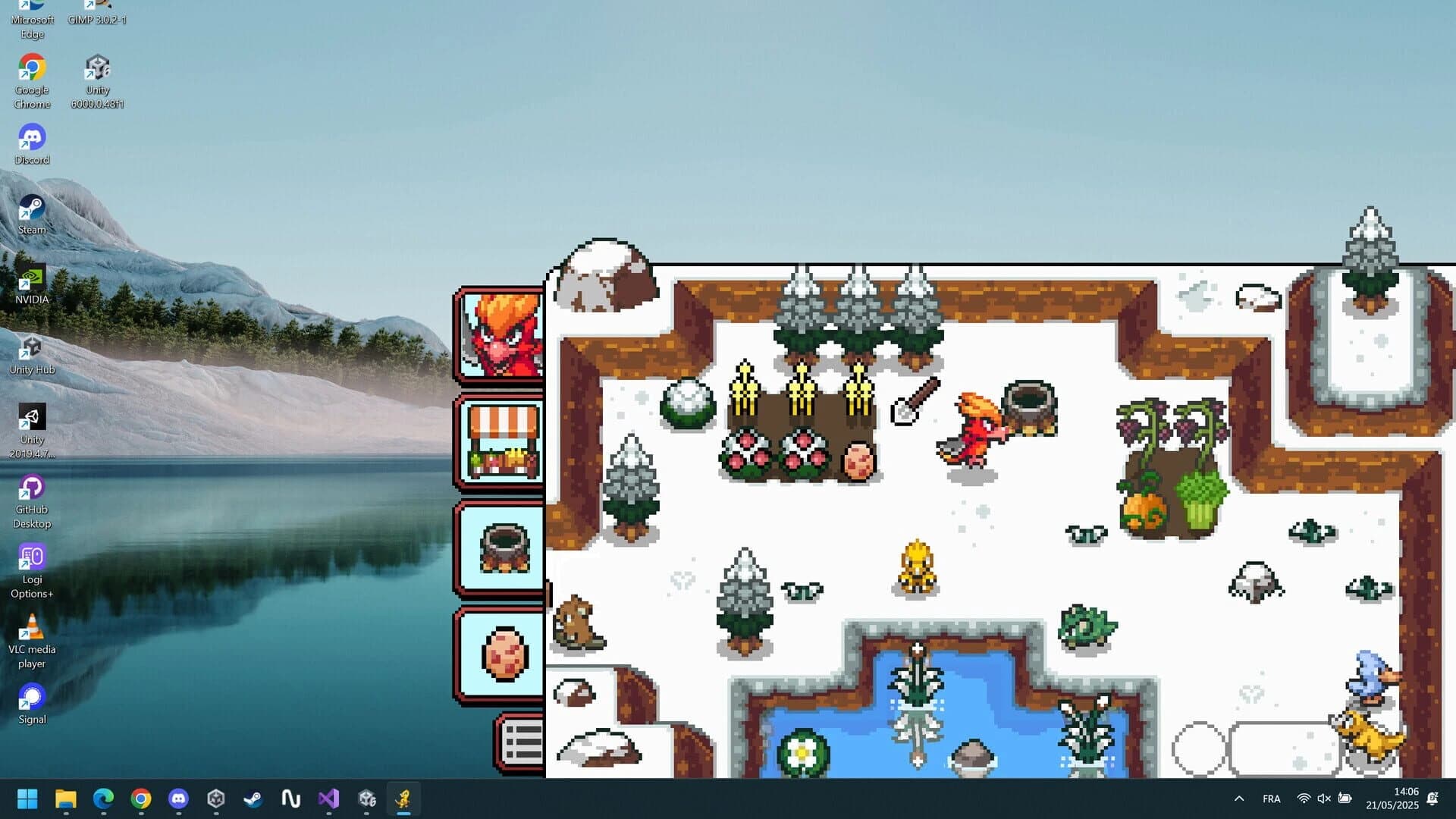
Task: Launch Steam from the taskbar
Action: 253,799
